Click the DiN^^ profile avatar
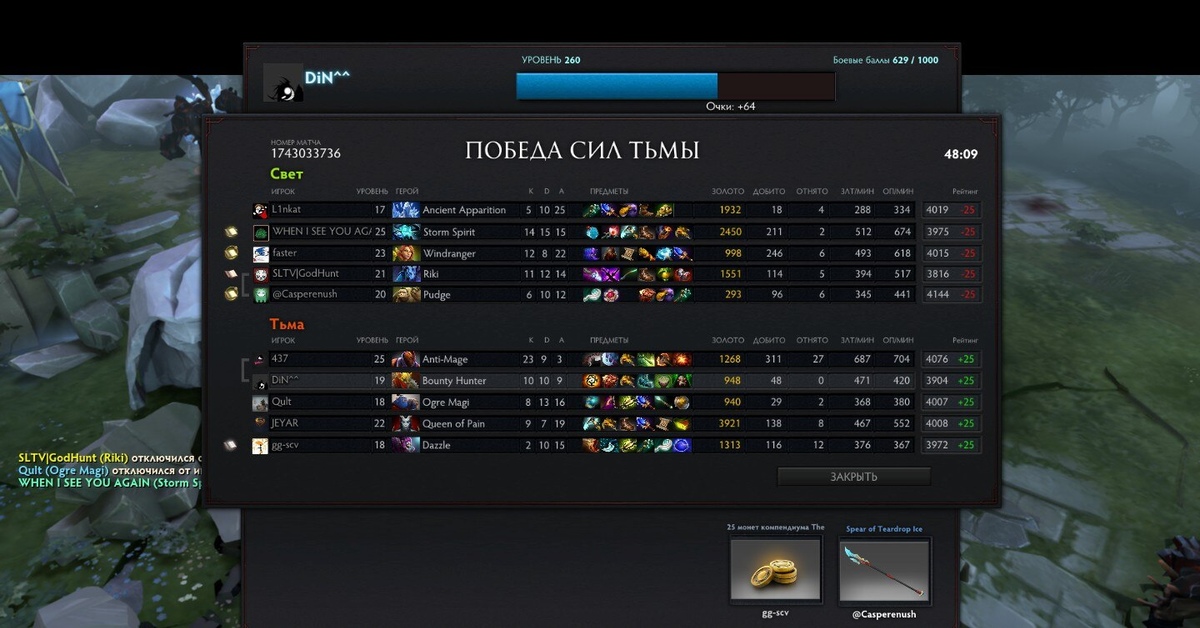This screenshot has height=628, width=1200. click(283, 83)
